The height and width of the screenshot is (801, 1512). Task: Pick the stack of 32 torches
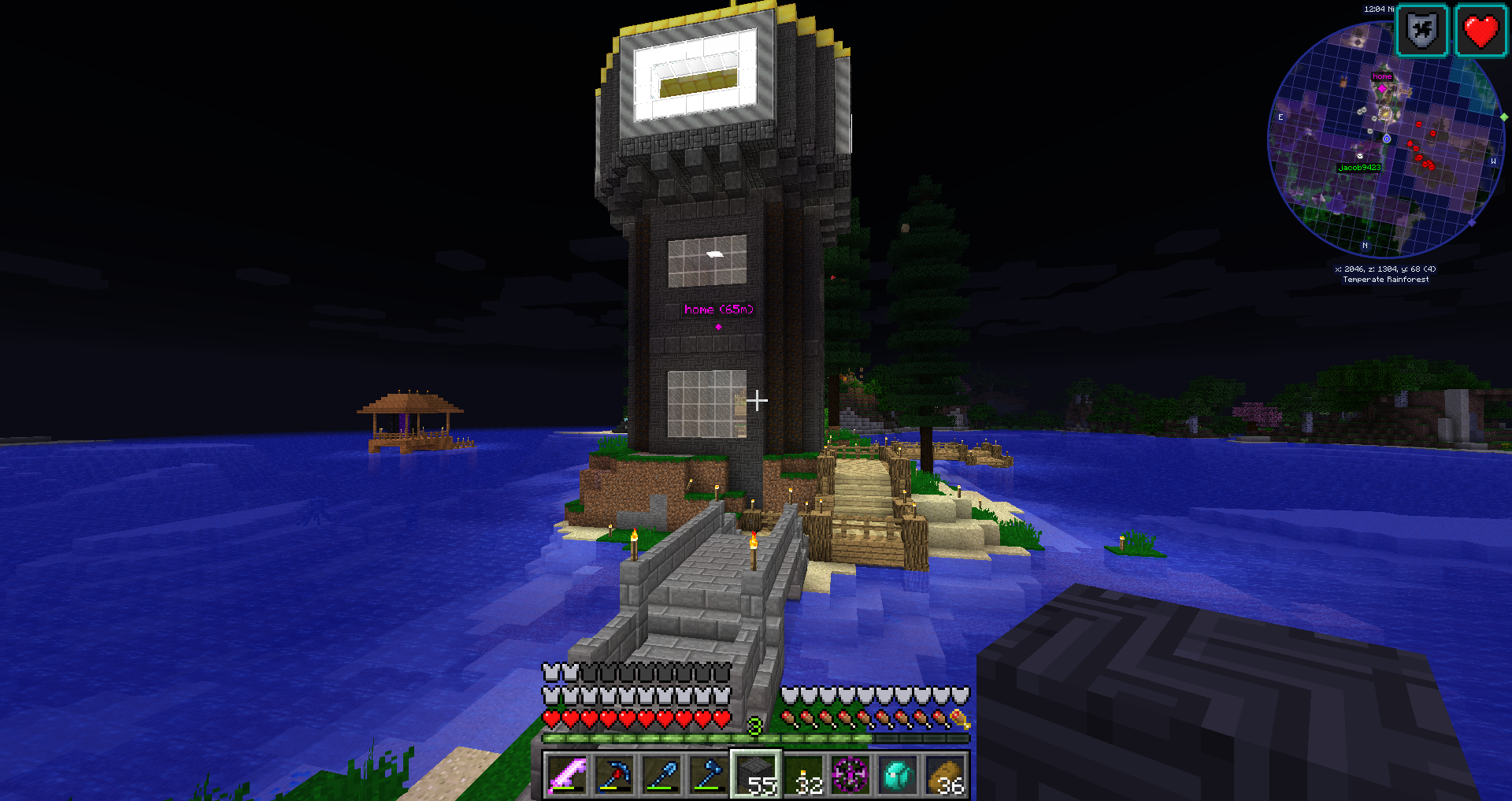click(804, 774)
